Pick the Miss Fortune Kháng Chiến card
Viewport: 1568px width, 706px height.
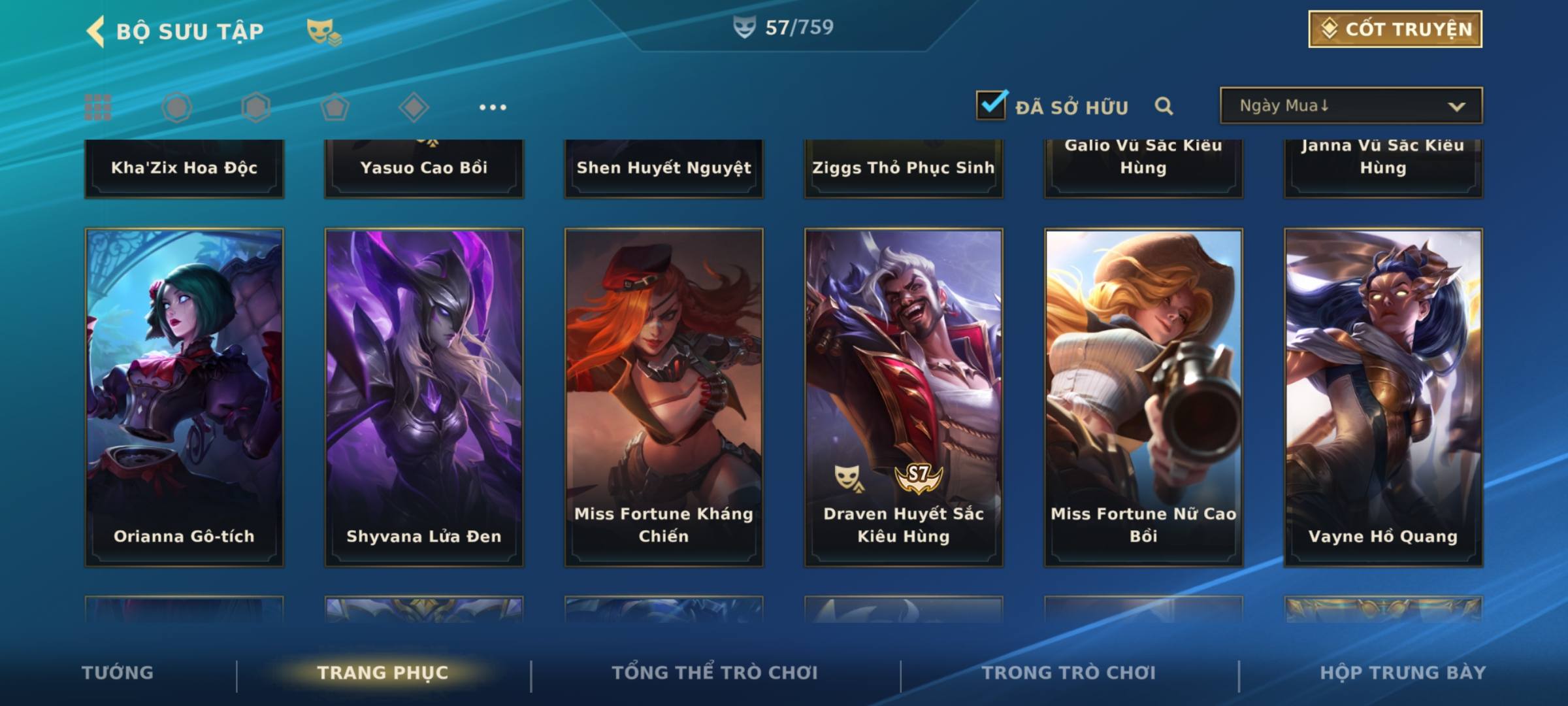click(664, 397)
